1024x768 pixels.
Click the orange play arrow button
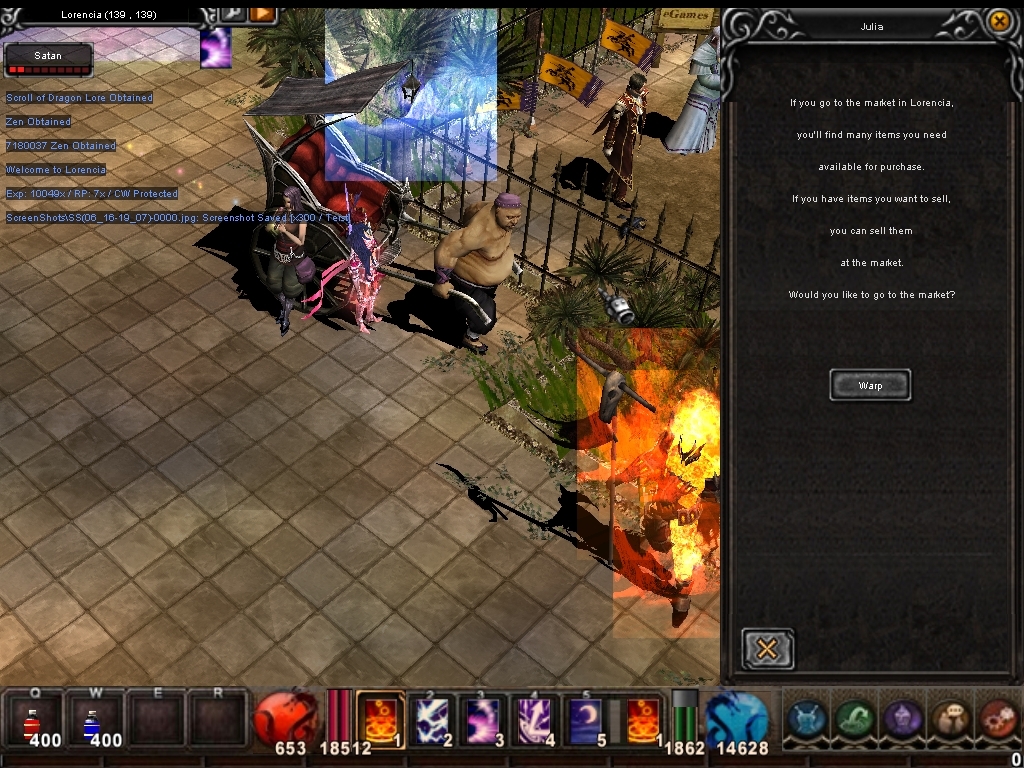[x=262, y=13]
